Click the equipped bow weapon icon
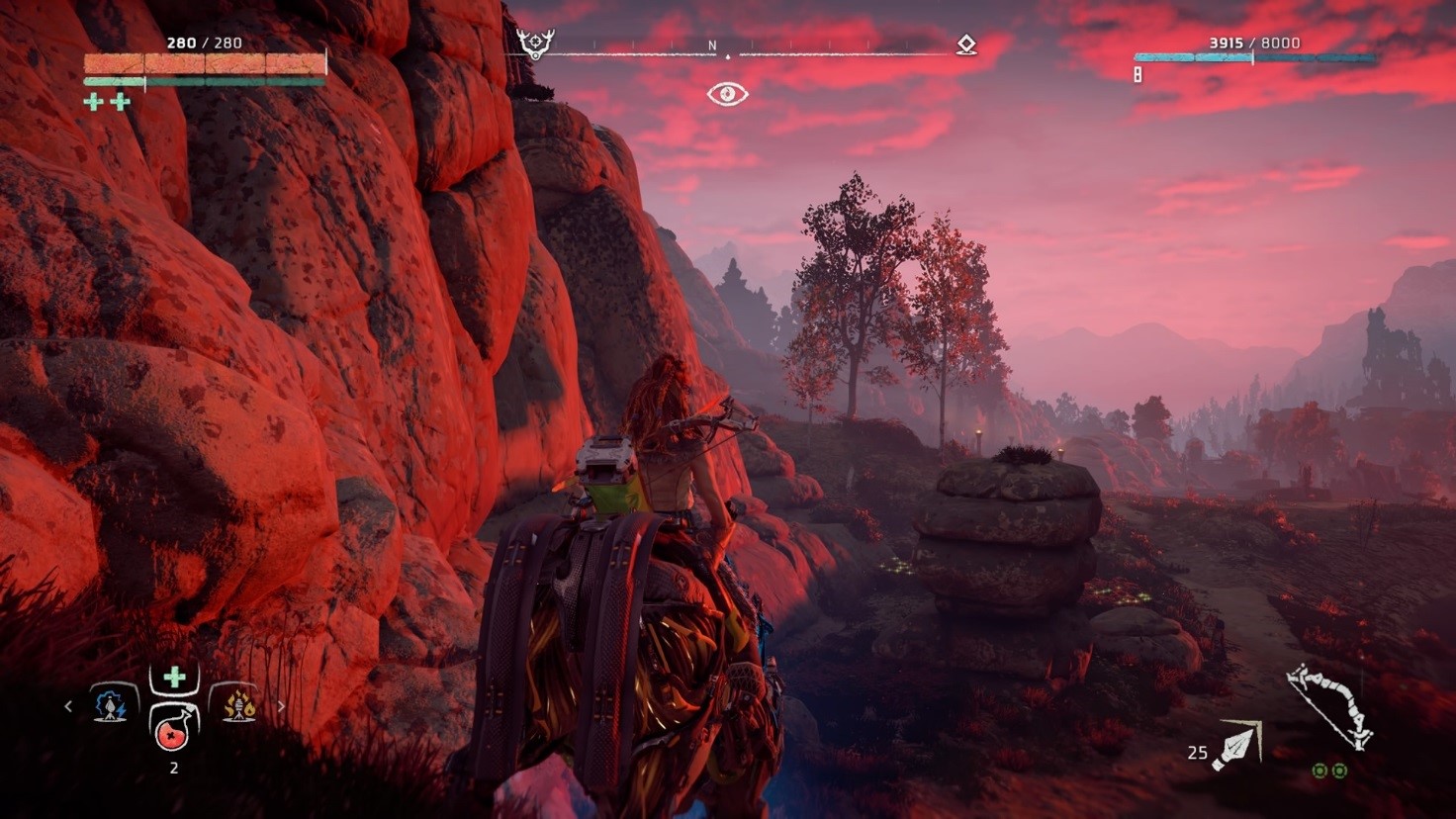The width and height of the screenshot is (1456, 819). [x=1328, y=705]
